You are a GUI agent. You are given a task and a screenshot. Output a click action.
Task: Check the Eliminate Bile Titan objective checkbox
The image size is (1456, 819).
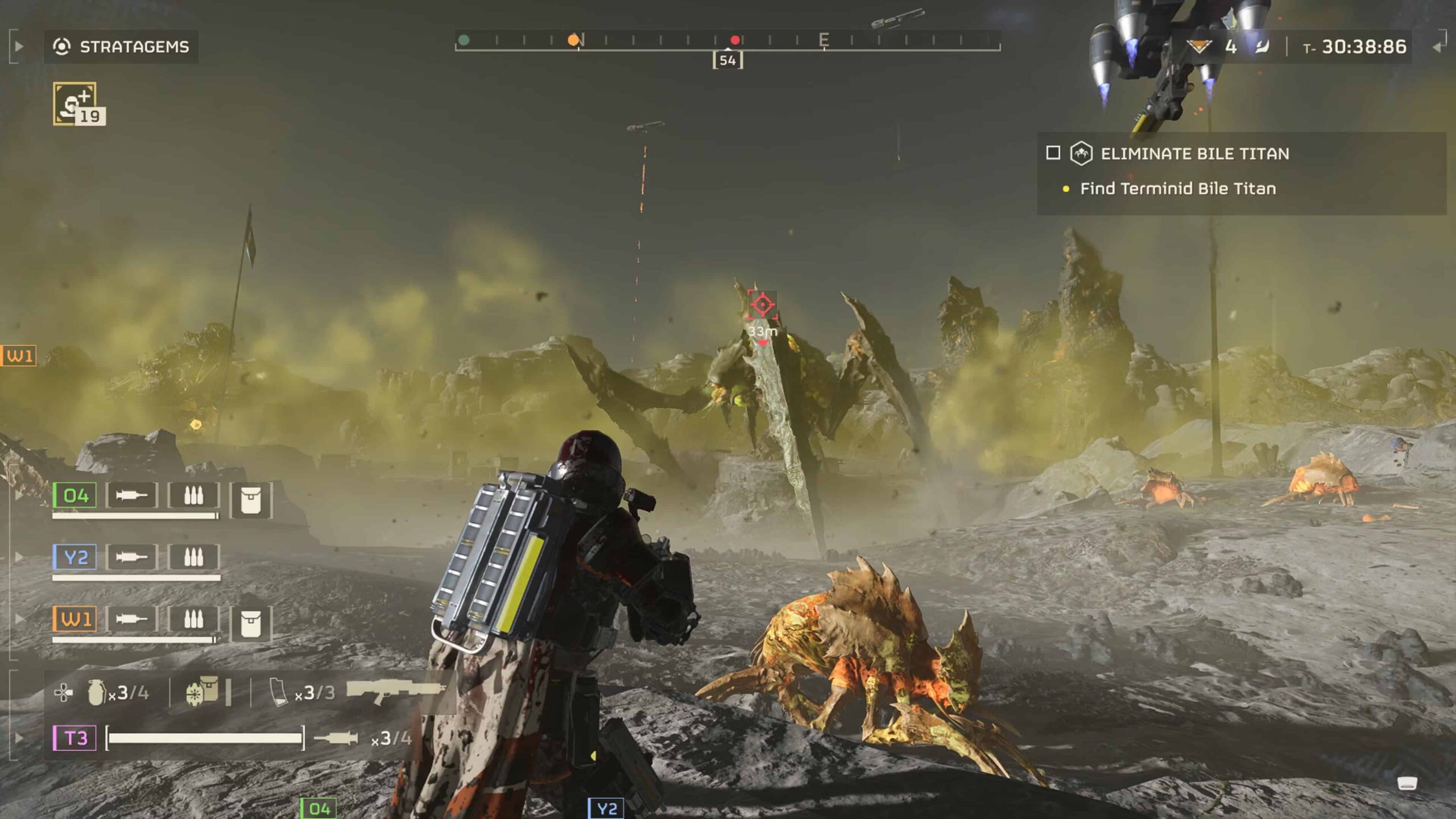click(1053, 154)
